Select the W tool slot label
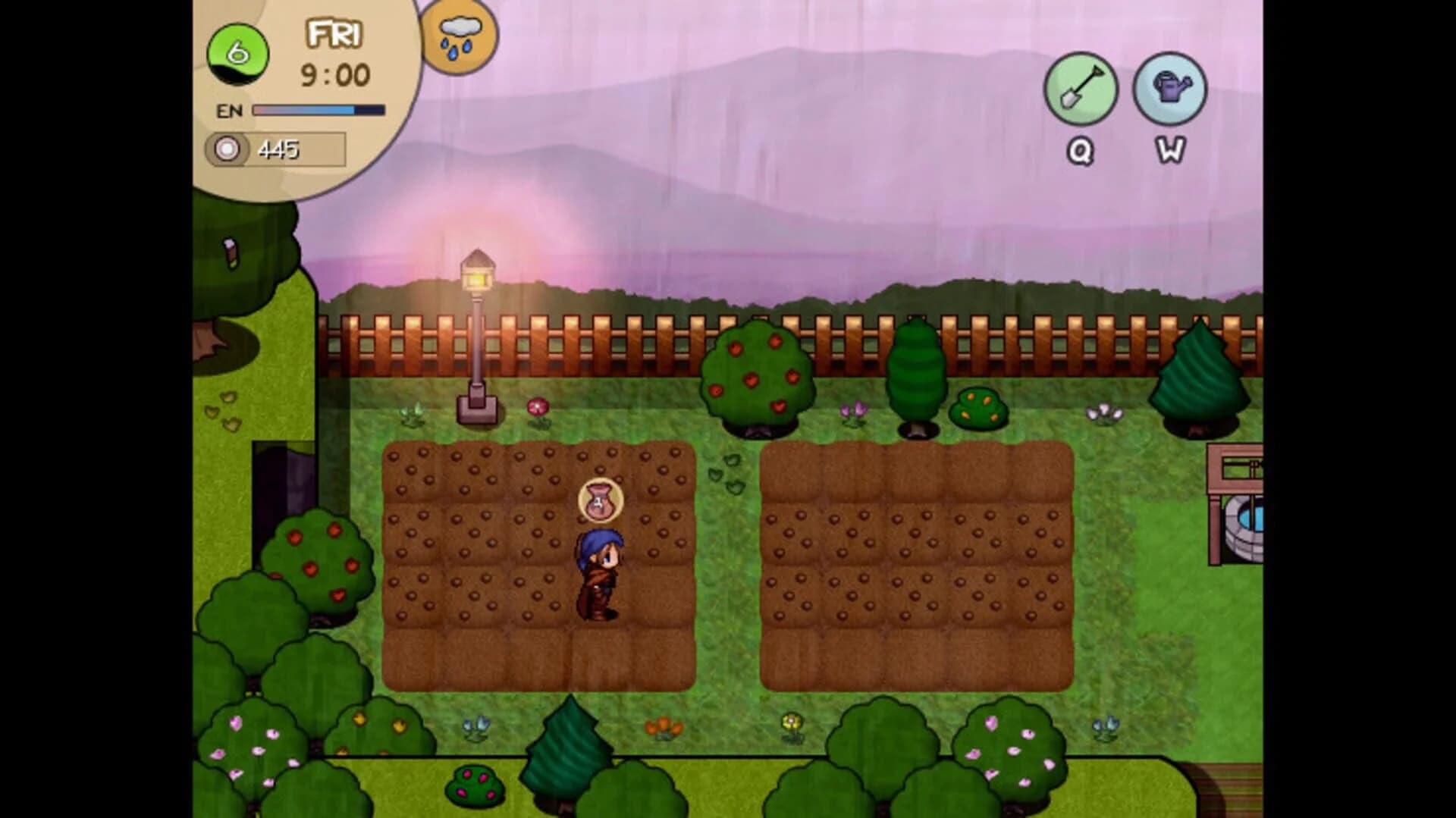The image size is (1456, 818). click(x=1170, y=152)
